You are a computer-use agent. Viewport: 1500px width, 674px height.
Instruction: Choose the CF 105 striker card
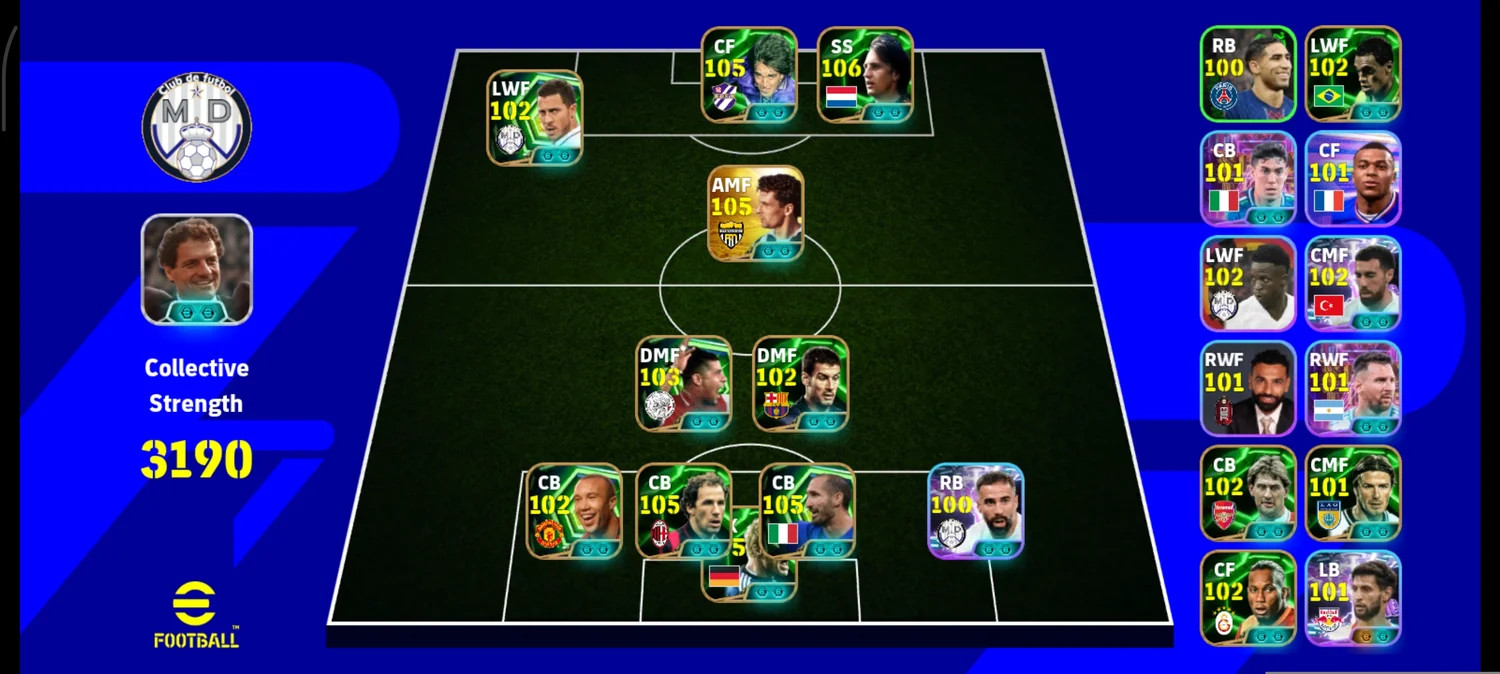749,75
